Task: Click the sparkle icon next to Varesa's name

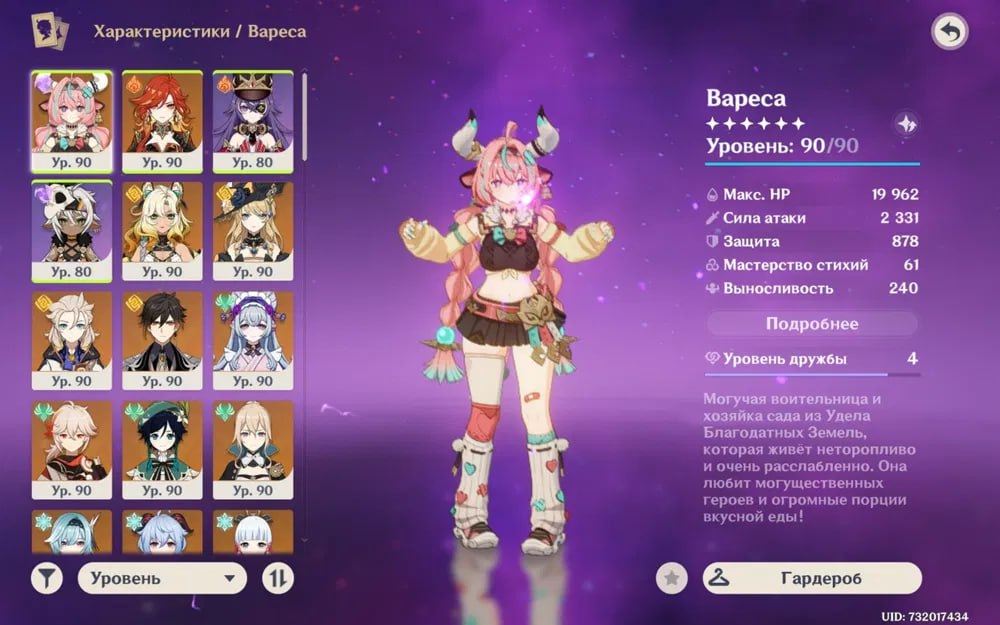Action: pos(906,124)
